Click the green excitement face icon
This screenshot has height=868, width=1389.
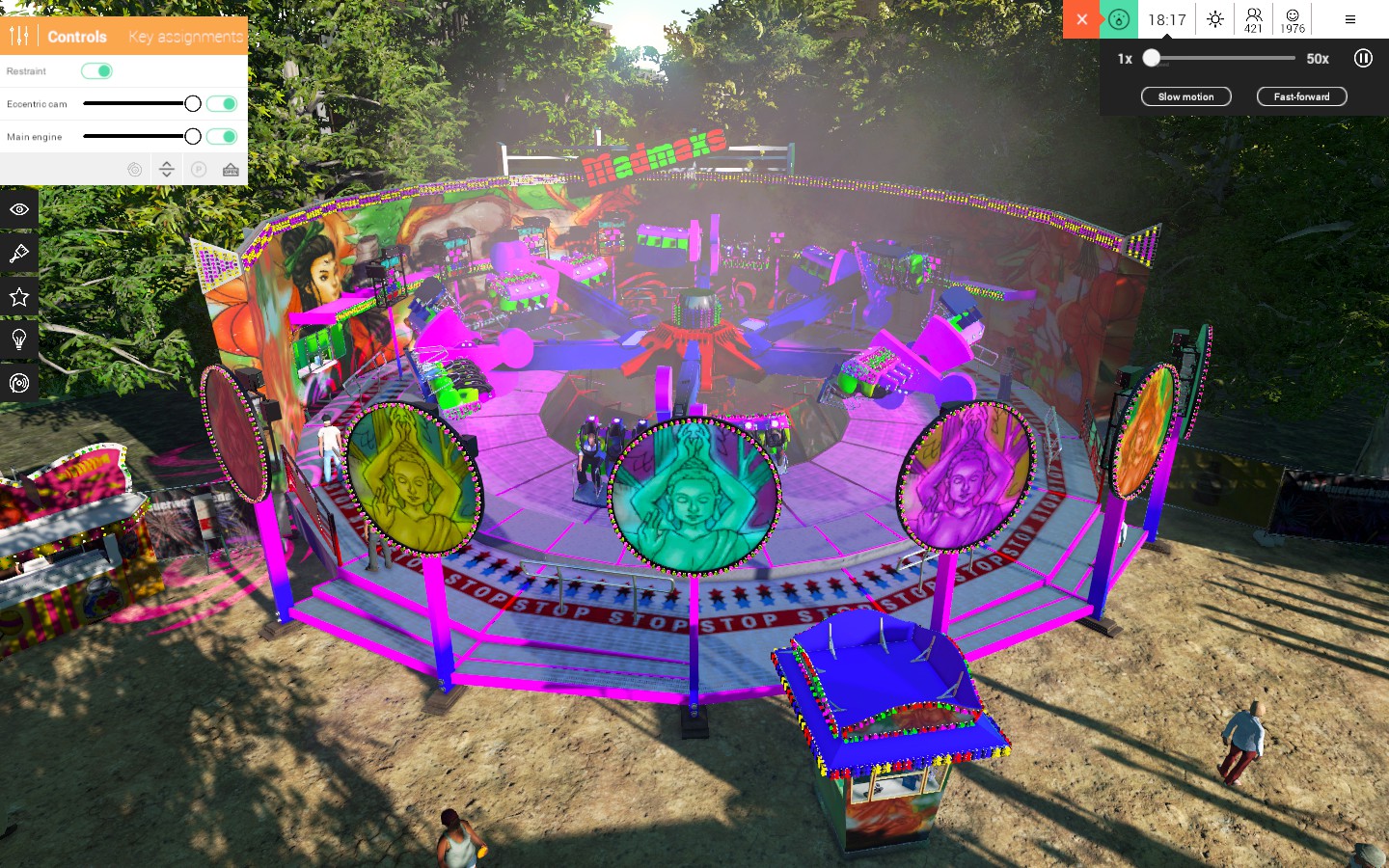[x=1119, y=18]
